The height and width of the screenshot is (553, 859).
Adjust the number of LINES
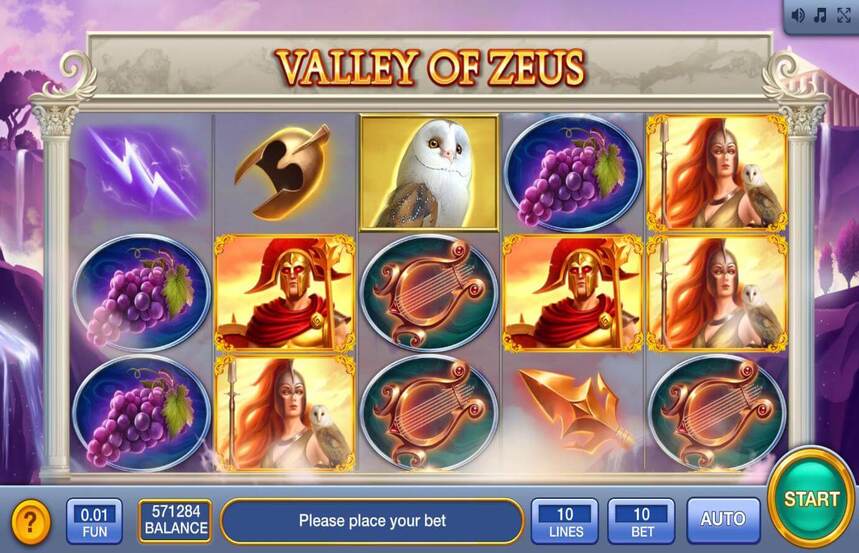(564, 520)
